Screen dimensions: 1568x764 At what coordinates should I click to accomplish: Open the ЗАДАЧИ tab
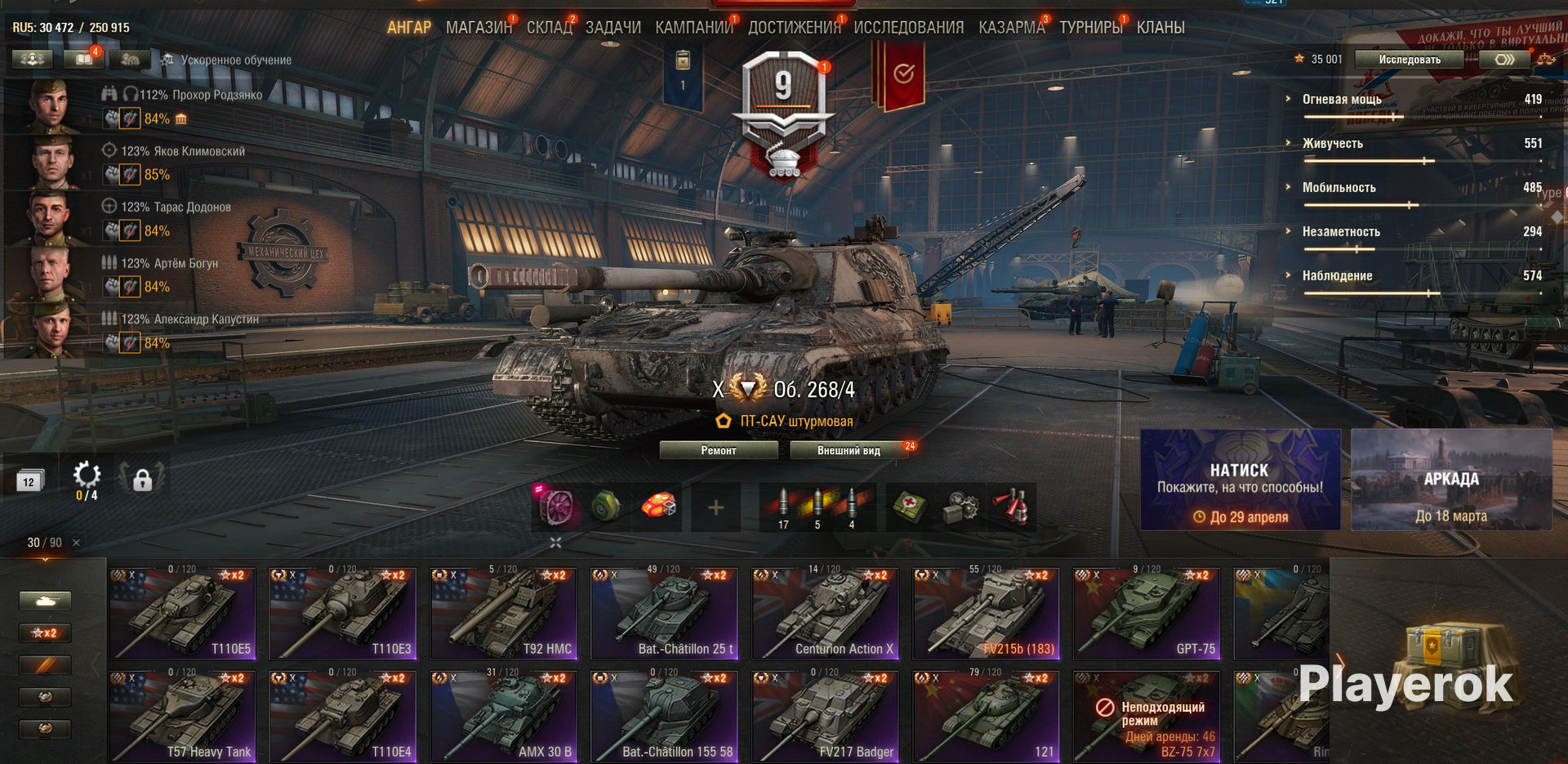(x=613, y=28)
